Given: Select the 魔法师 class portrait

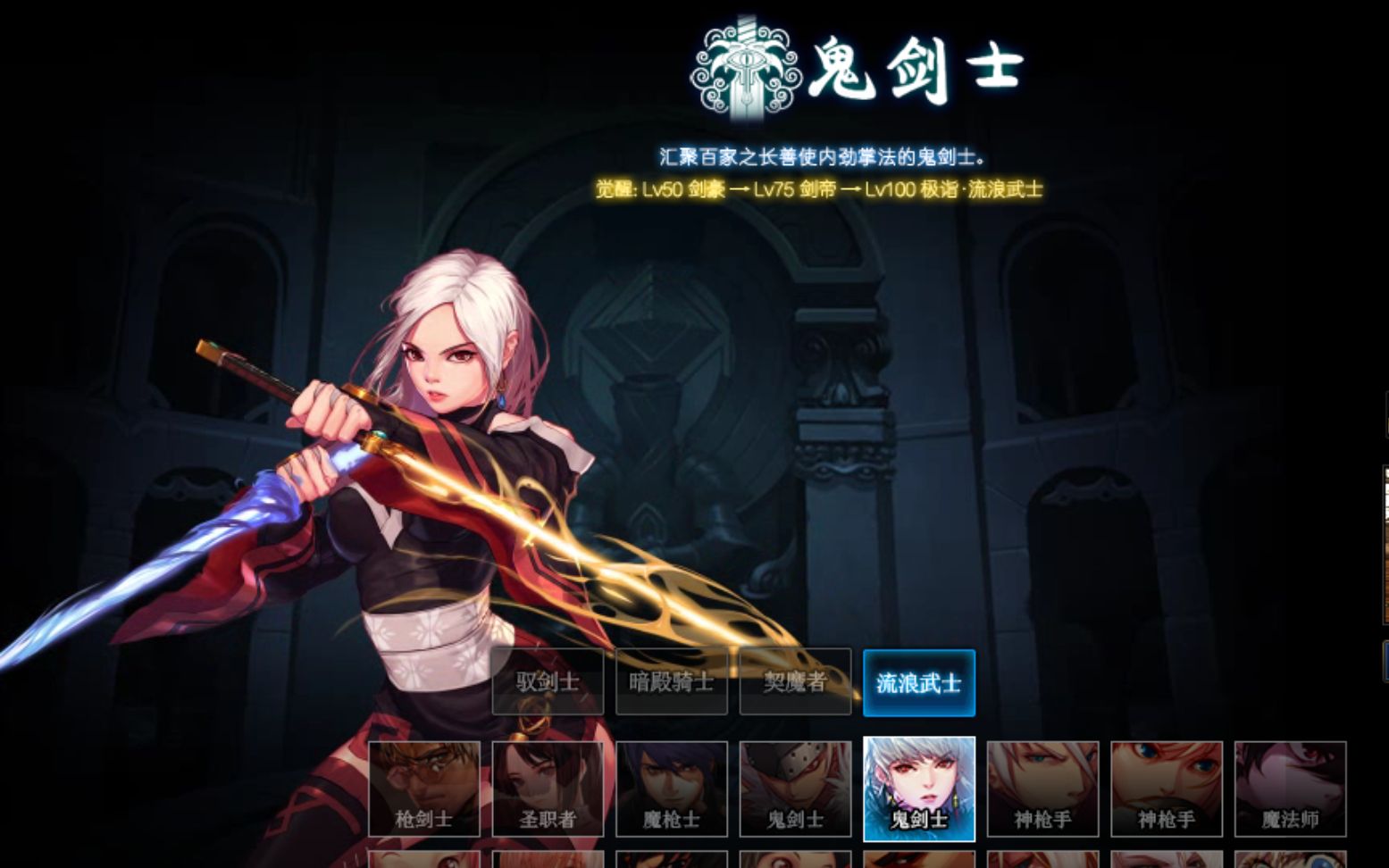Looking at the screenshot, I should 1289,789.
